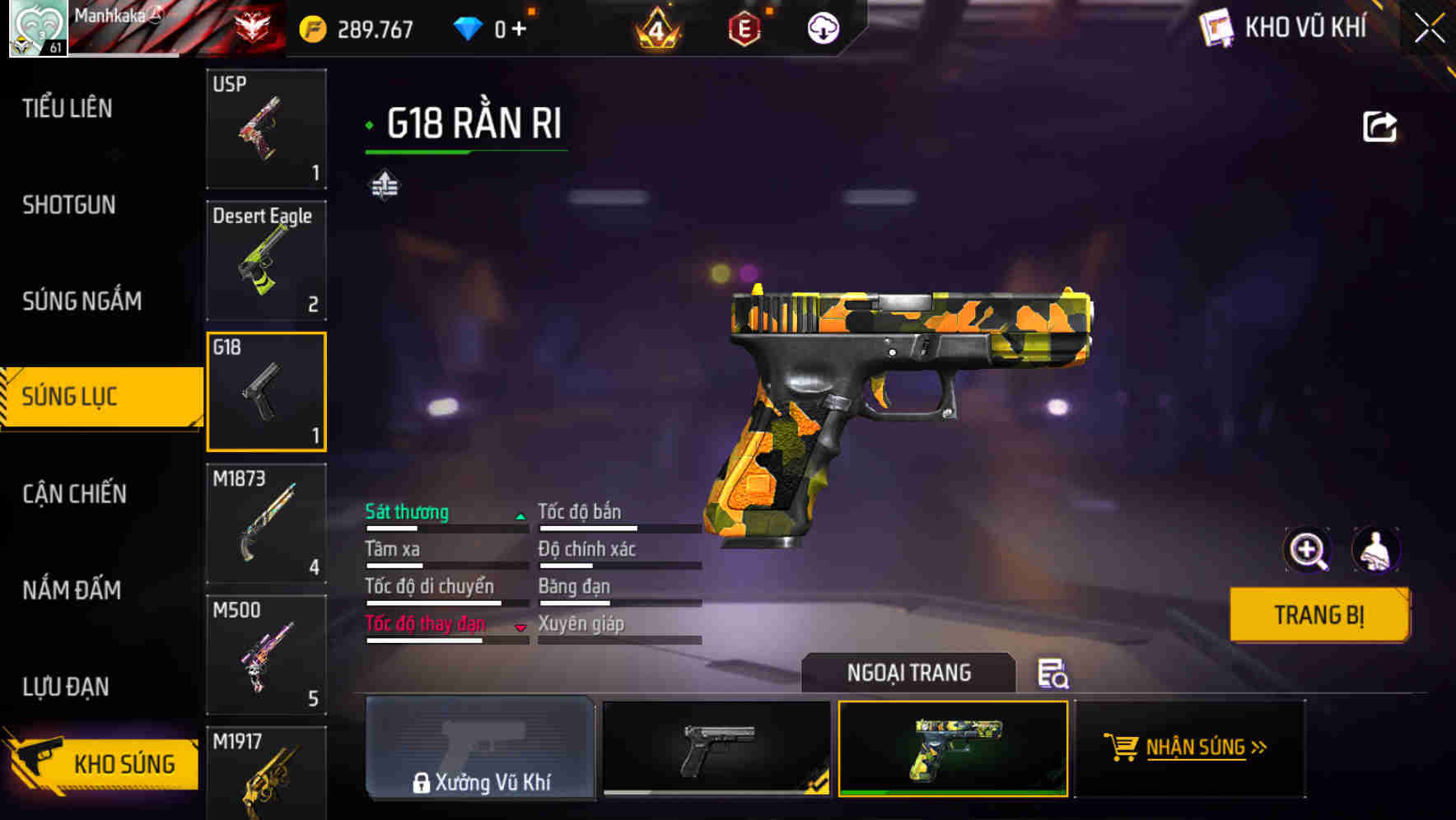Image resolution: width=1456 pixels, height=820 pixels.
Task: Open the TIỂU LIÊN weapon category
Action: coord(68,108)
